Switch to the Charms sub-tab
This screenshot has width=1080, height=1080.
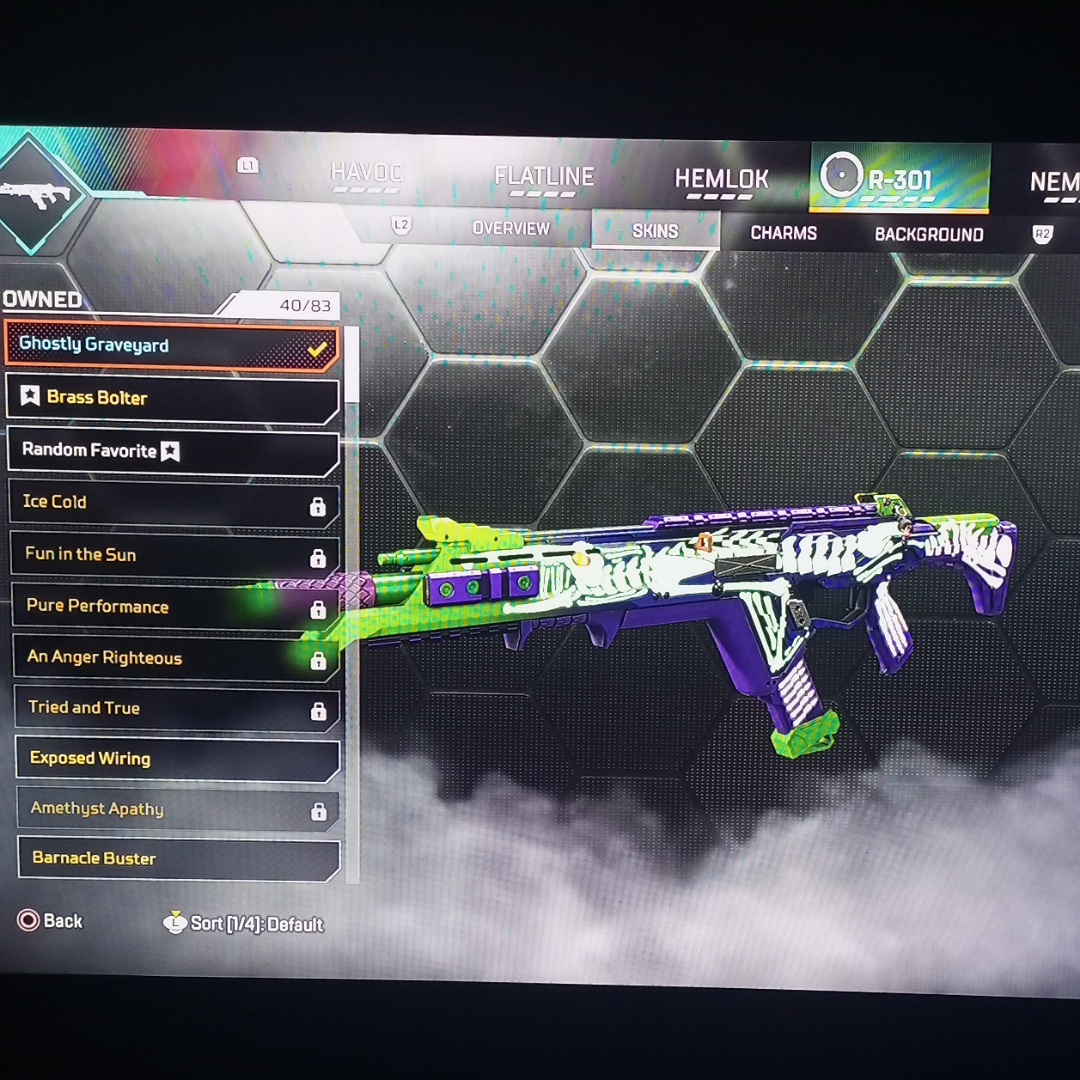[x=784, y=234]
